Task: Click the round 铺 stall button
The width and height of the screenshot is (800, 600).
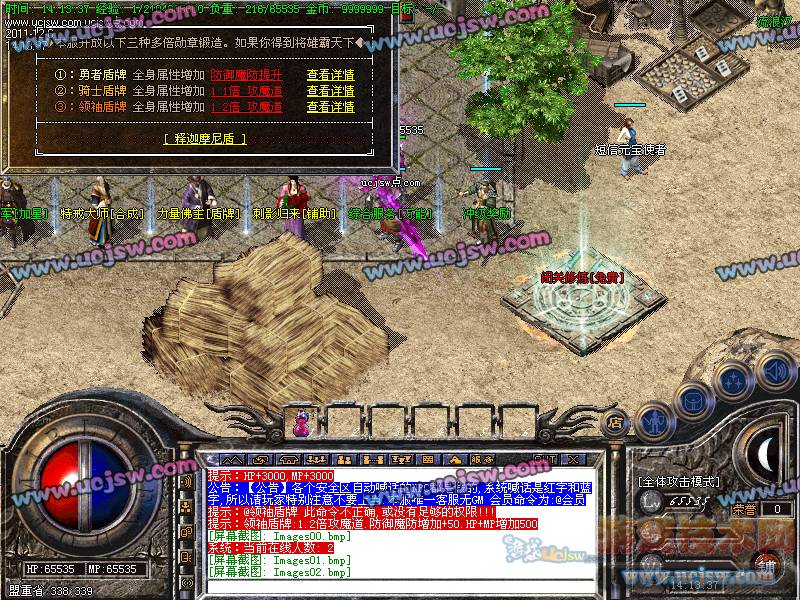Action: pos(765,564)
